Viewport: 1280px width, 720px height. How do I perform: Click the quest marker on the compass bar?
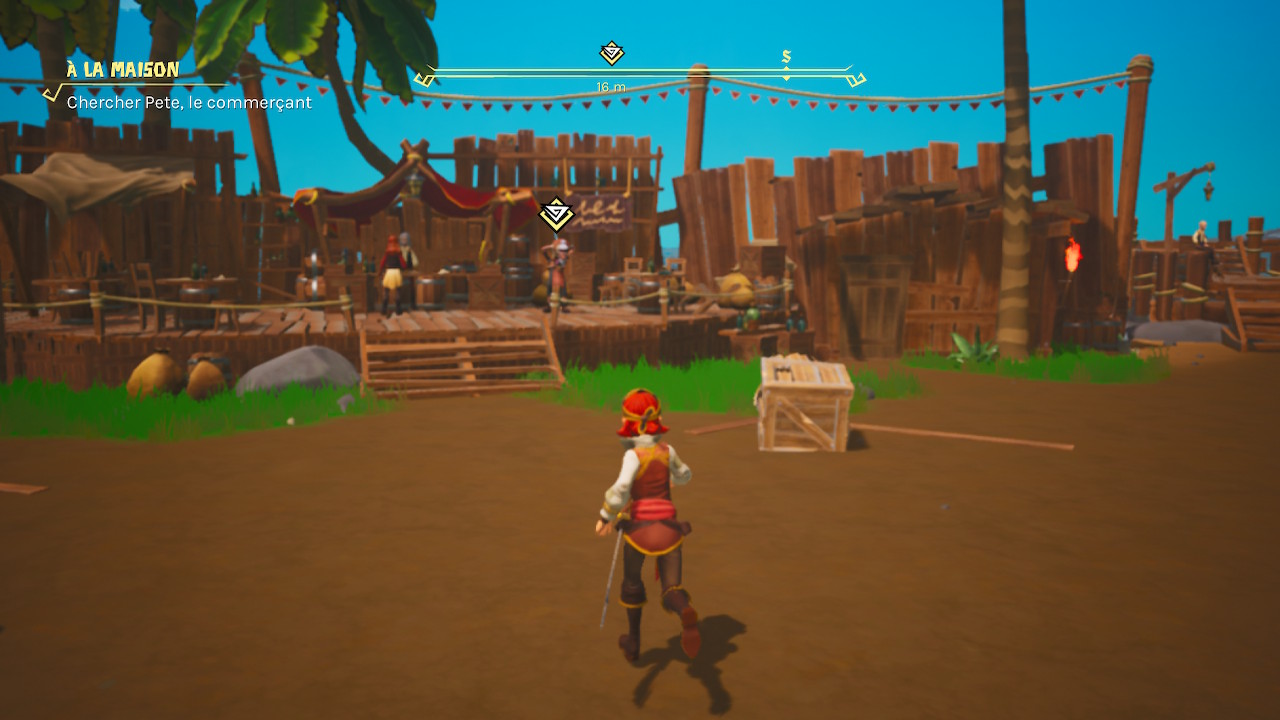pos(611,53)
